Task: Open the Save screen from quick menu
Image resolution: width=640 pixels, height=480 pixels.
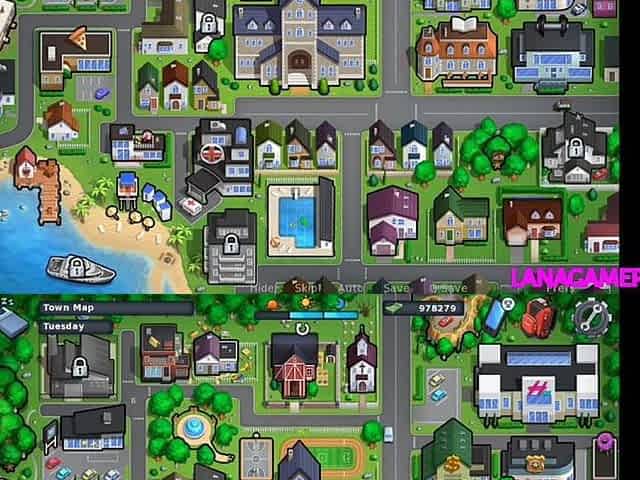Action: tap(396, 287)
